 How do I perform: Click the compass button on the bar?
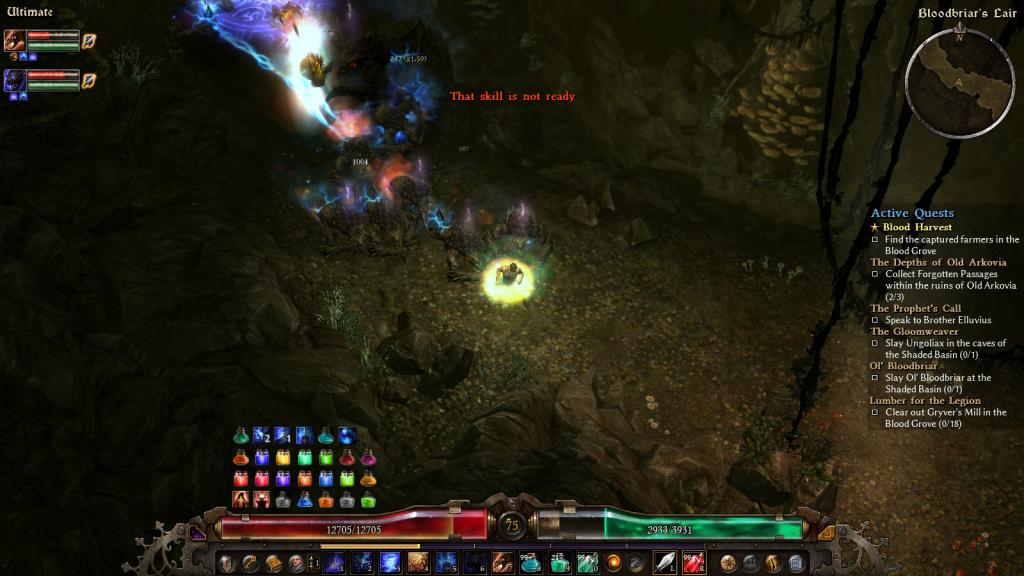(728, 563)
